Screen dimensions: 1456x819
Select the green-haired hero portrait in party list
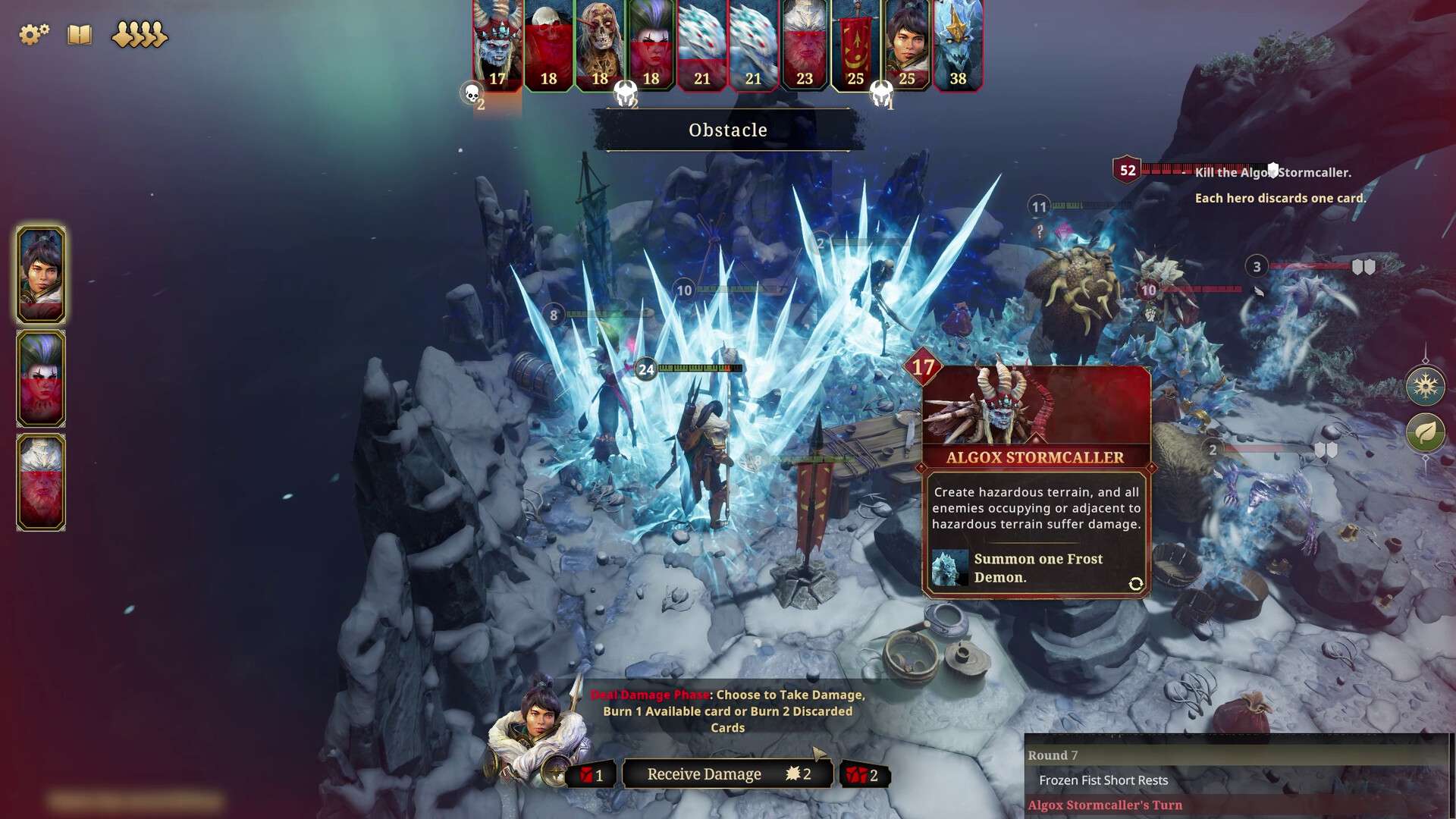pos(41,378)
